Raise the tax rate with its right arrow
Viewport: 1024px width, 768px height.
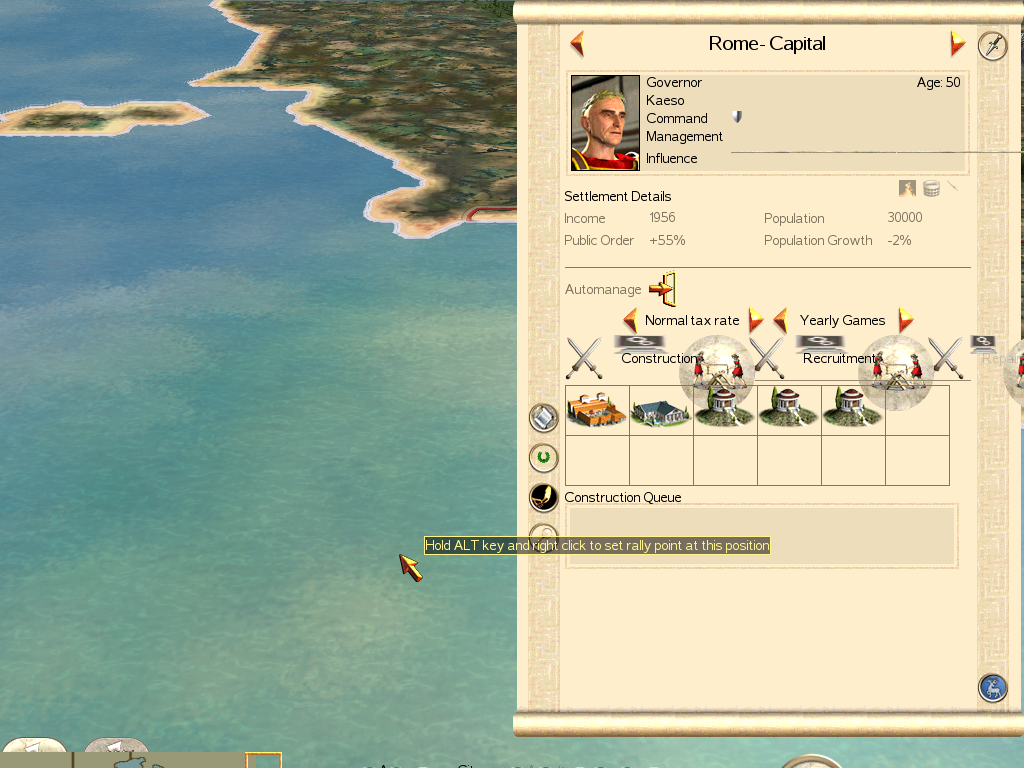756,320
